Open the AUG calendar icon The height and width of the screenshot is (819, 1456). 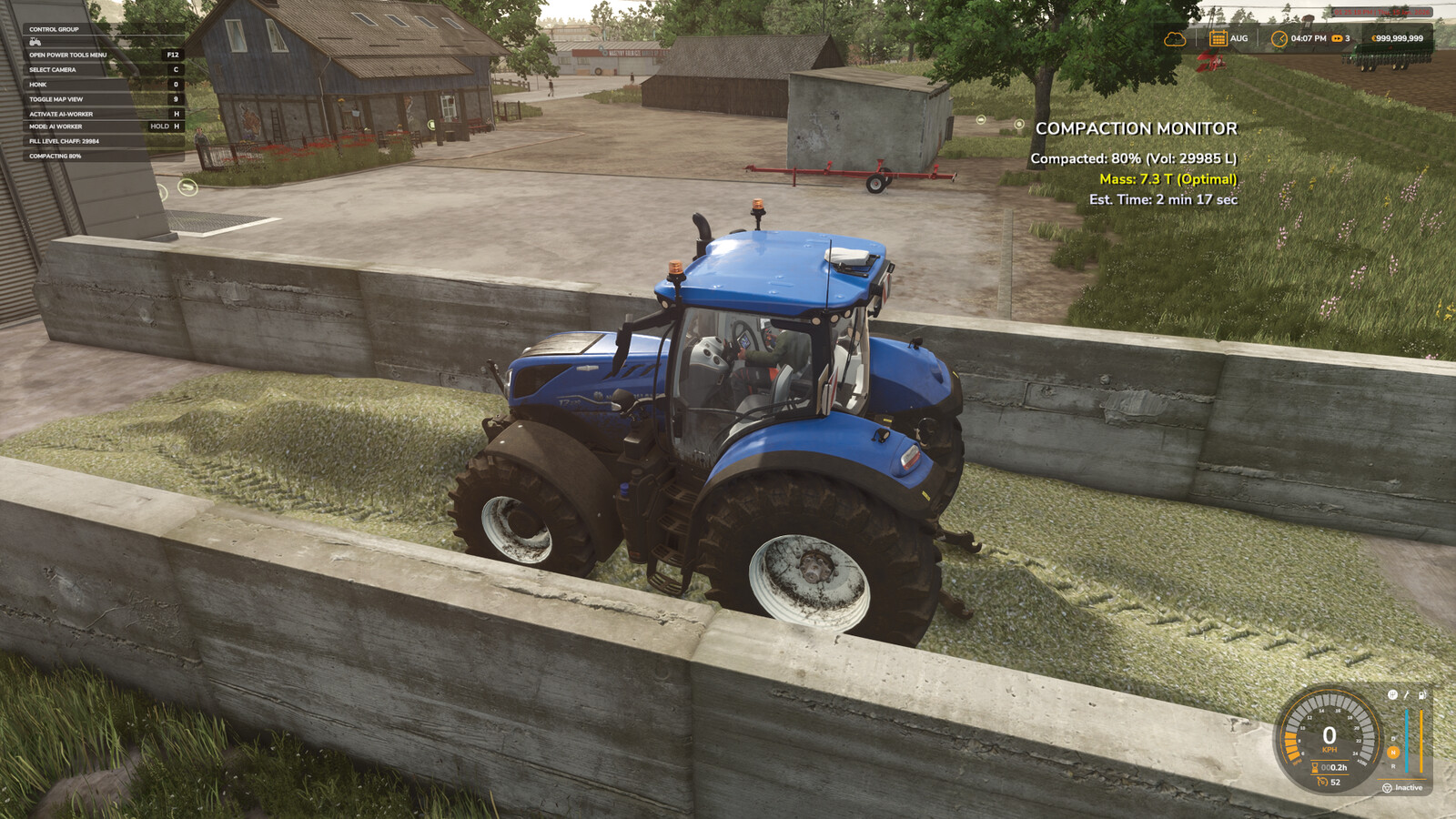click(x=1218, y=37)
